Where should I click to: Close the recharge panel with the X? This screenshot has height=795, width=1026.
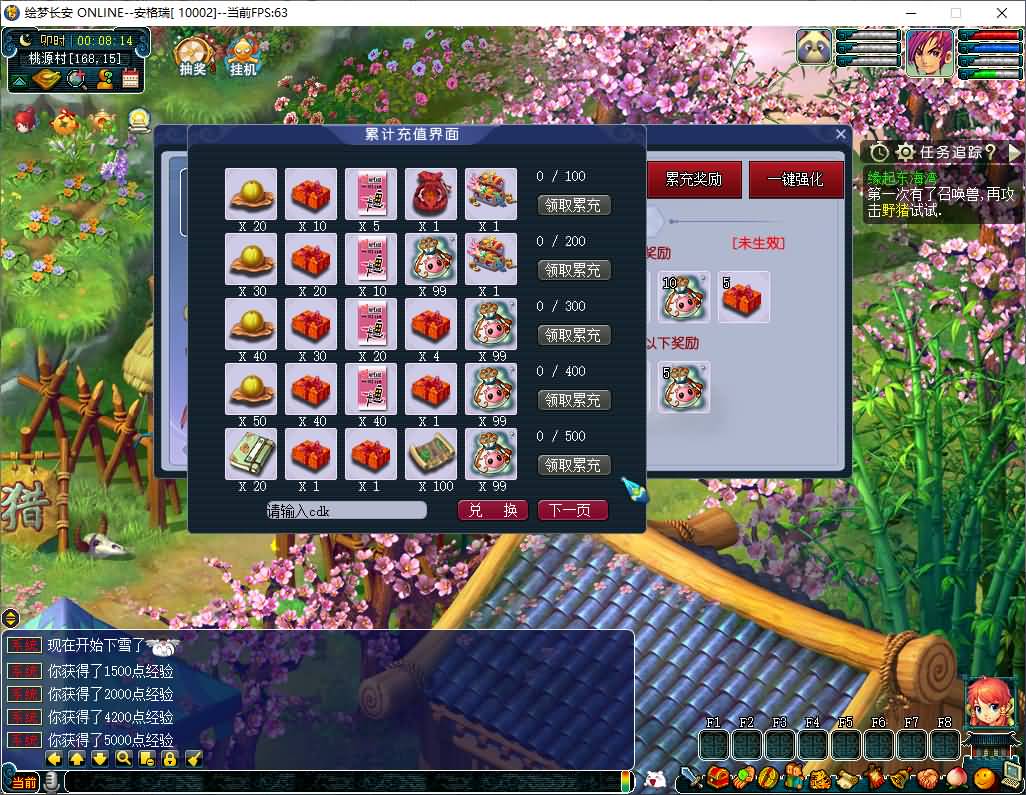840,134
